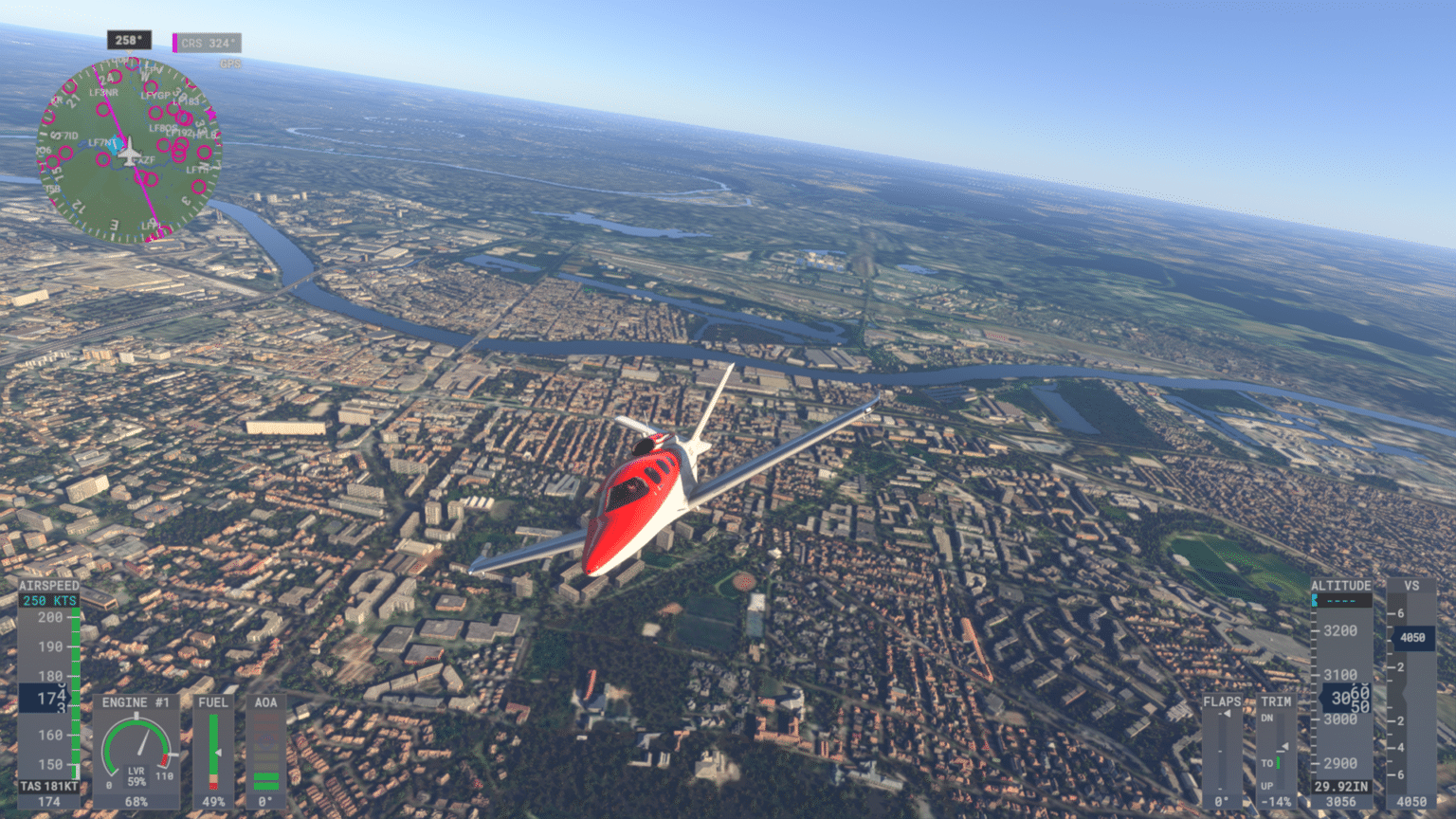The image size is (1456, 819).
Task: Toggle the 250 KTS airspeed bug
Action: (49, 600)
